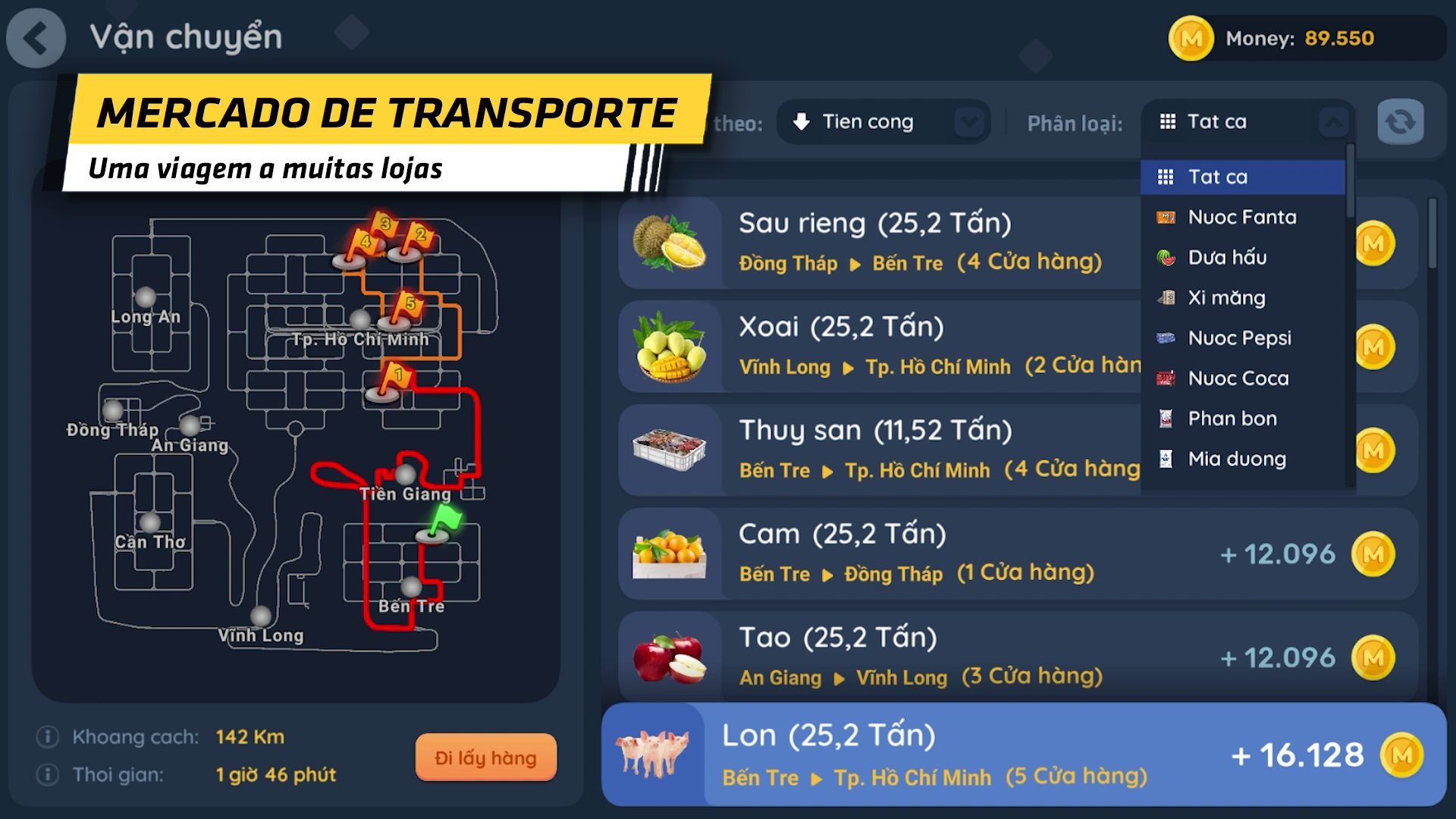
Task: Click the mango icon on the Xoai listing
Action: tap(670, 346)
